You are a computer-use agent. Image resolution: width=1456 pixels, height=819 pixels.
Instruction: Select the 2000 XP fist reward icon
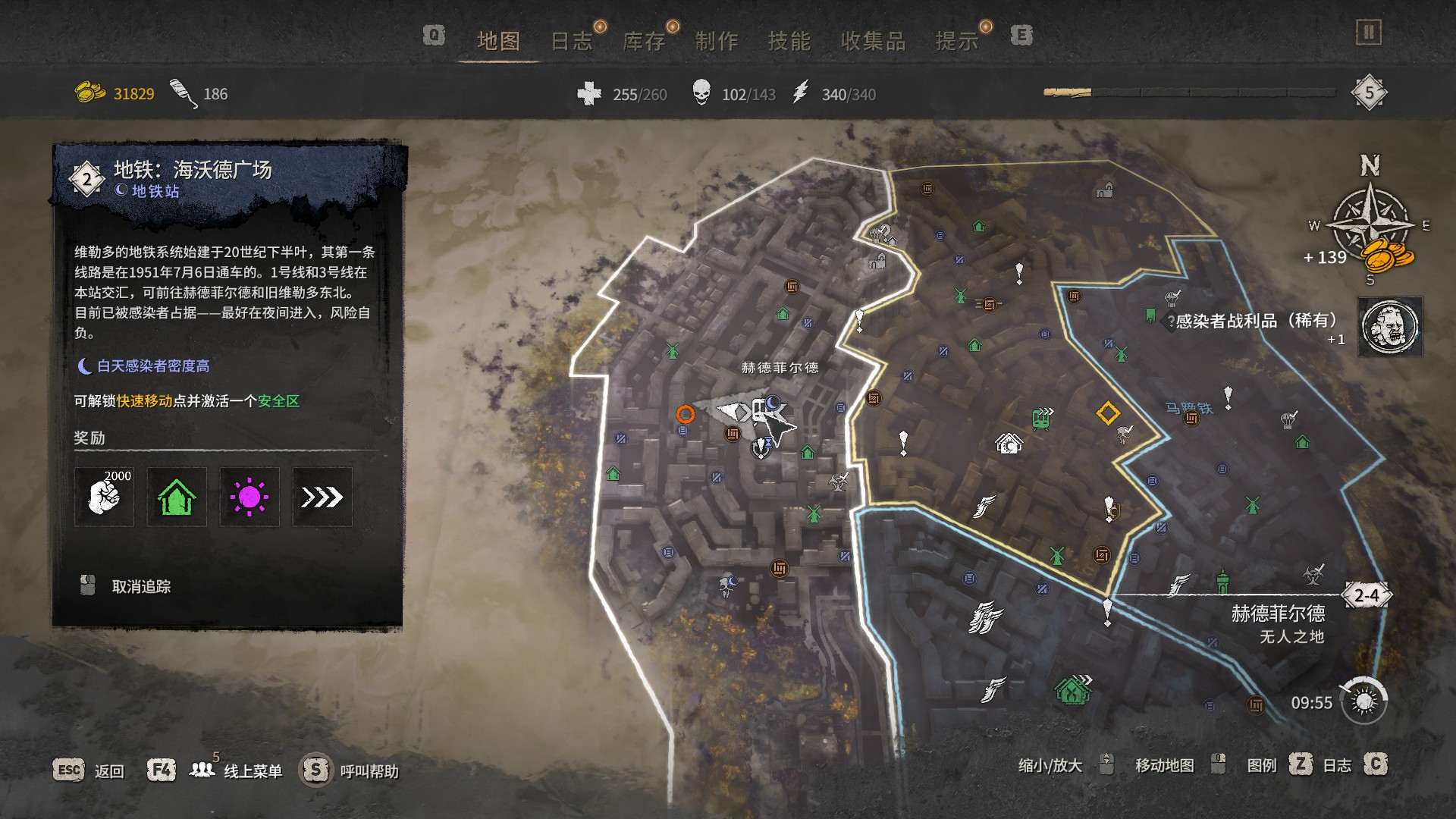tap(104, 497)
